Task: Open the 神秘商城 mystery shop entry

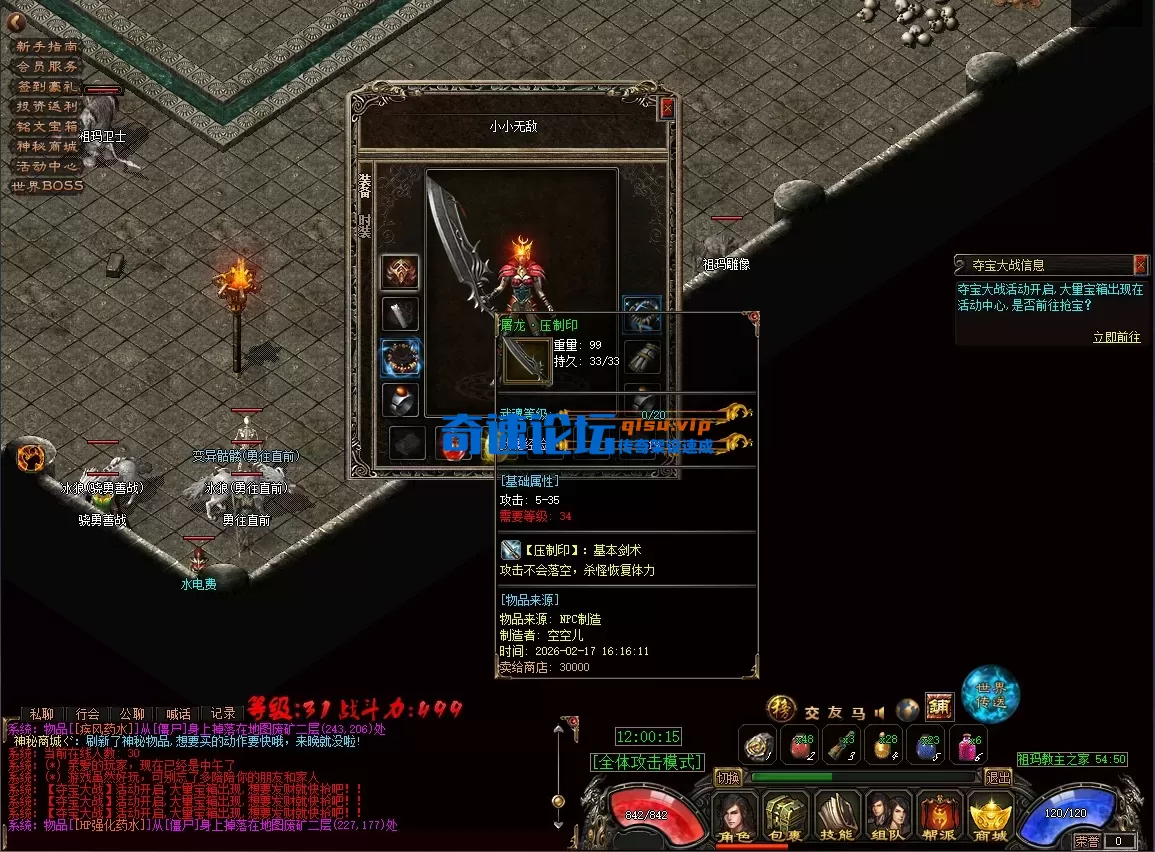Action: 45,146
